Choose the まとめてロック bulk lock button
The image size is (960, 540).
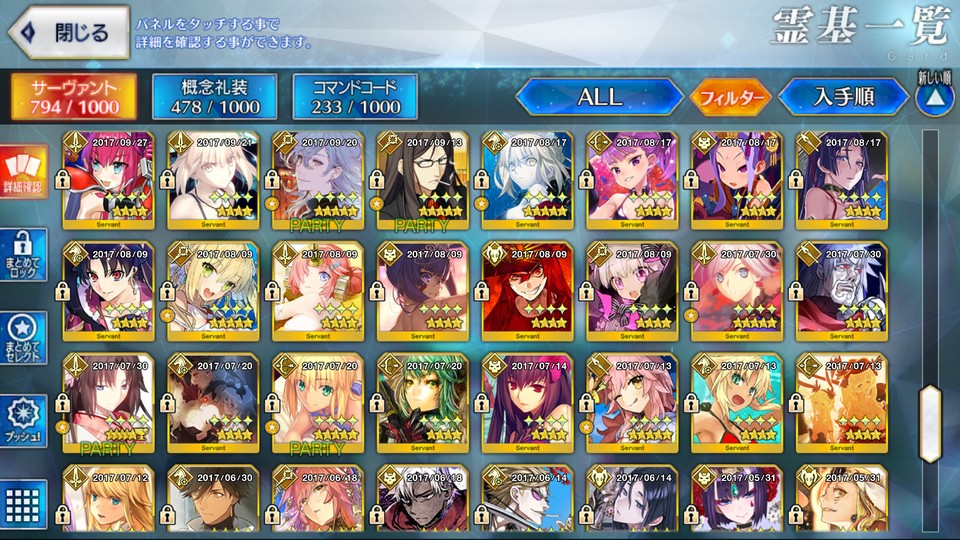click(23, 255)
